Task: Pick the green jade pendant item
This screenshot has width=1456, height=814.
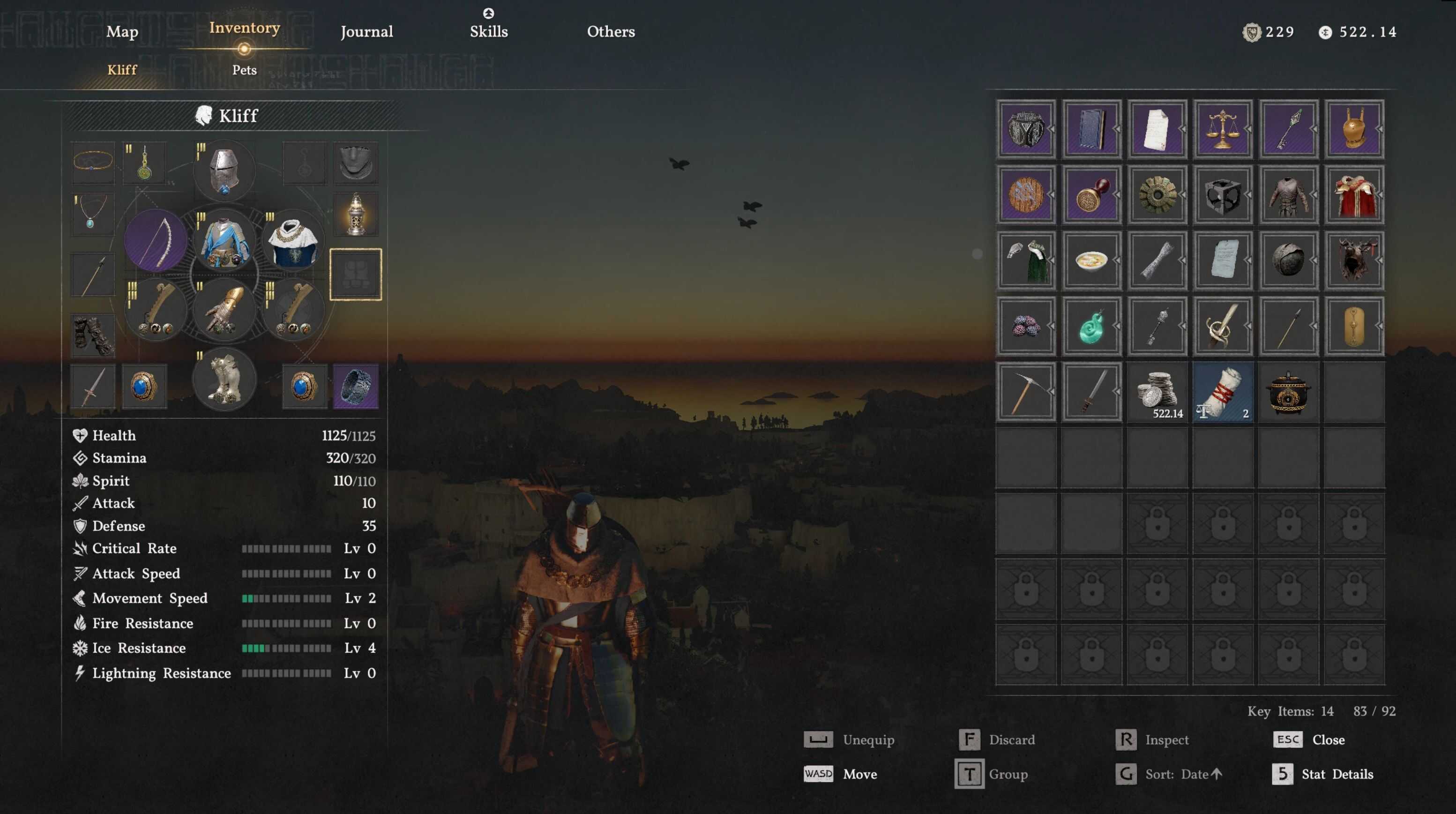Action: click(1091, 326)
